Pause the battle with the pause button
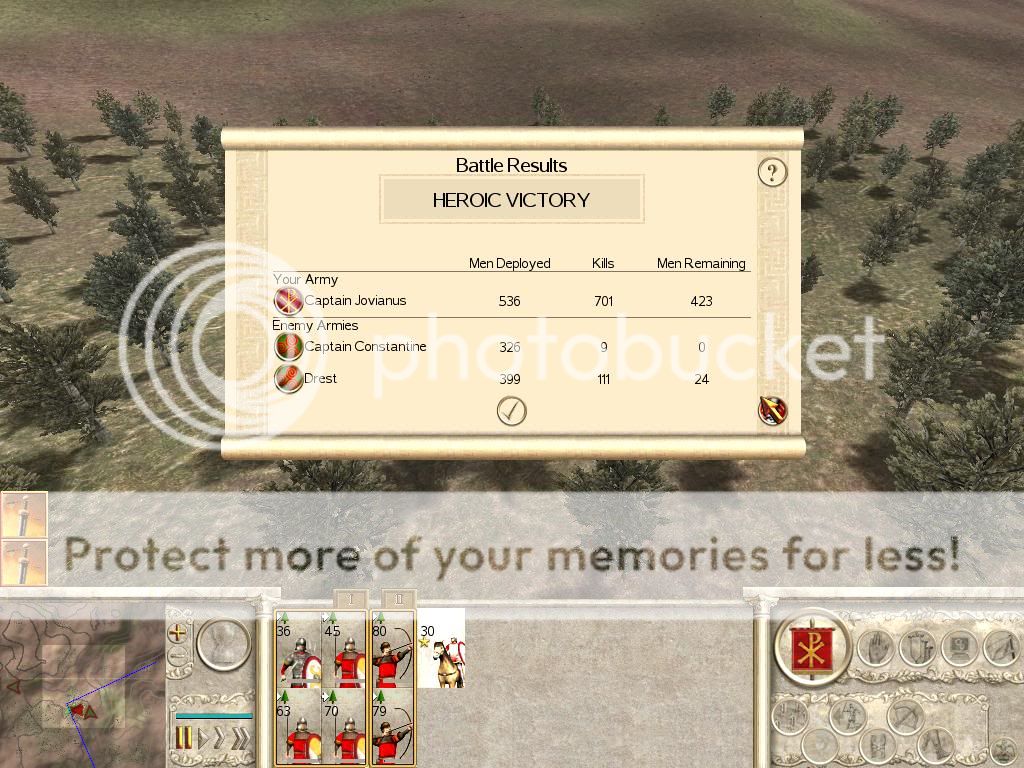Image resolution: width=1024 pixels, height=768 pixels. (x=183, y=739)
